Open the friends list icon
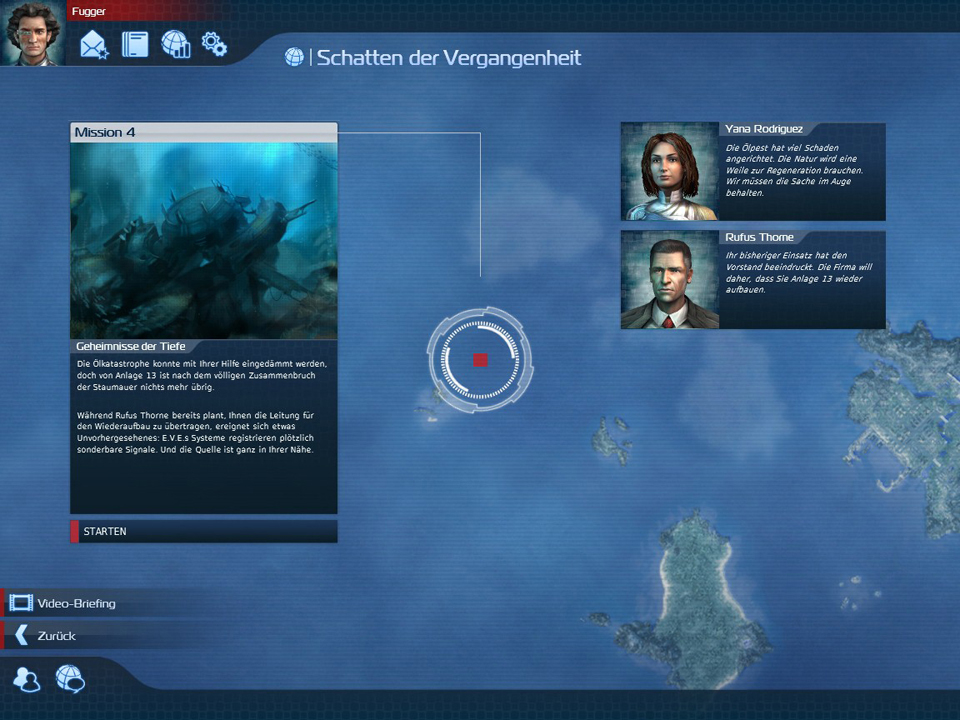Screen dimensions: 960x720 pyautogui.click(x=27, y=680)
